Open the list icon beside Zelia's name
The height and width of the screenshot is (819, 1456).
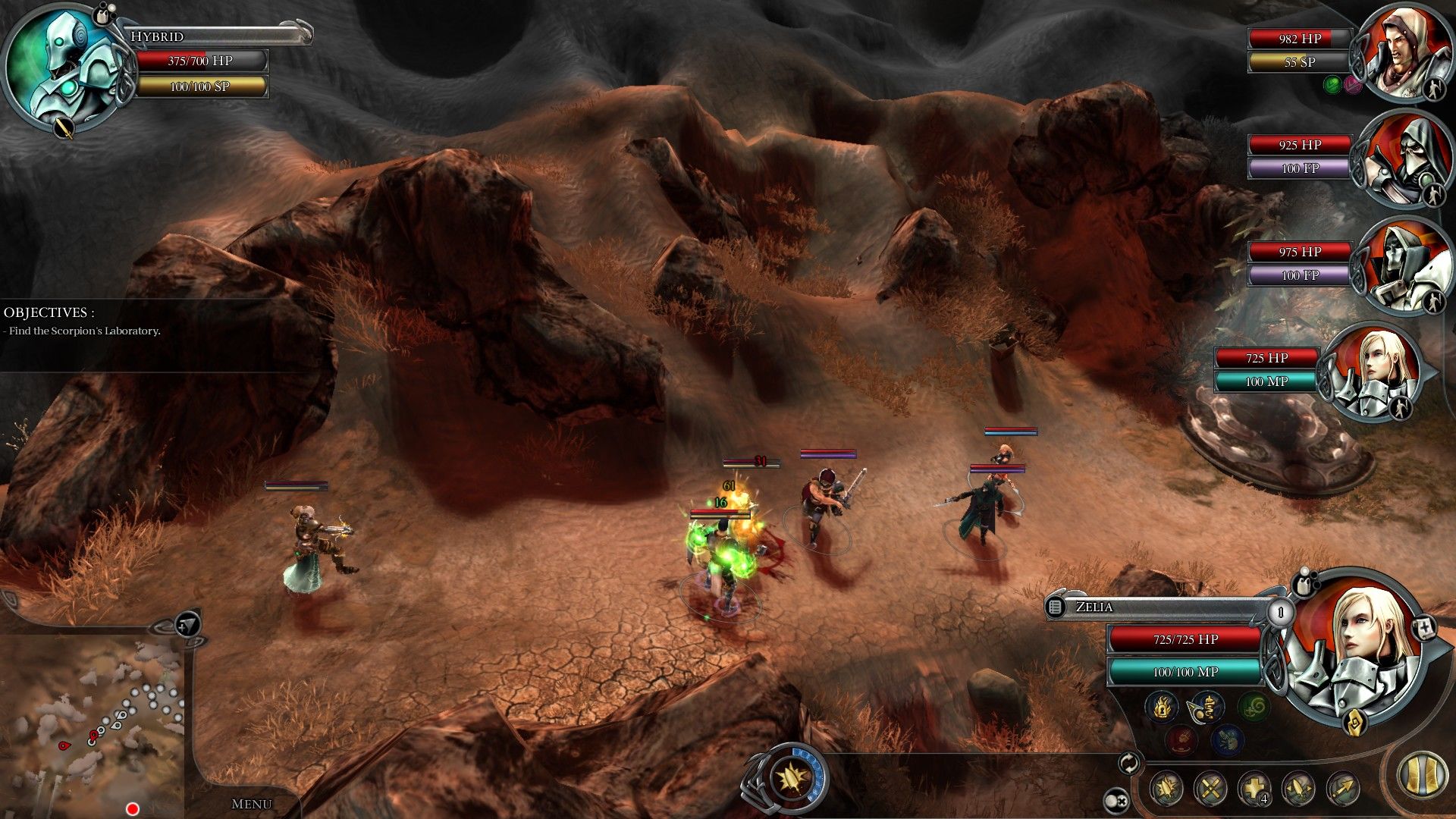point(1055,607)
